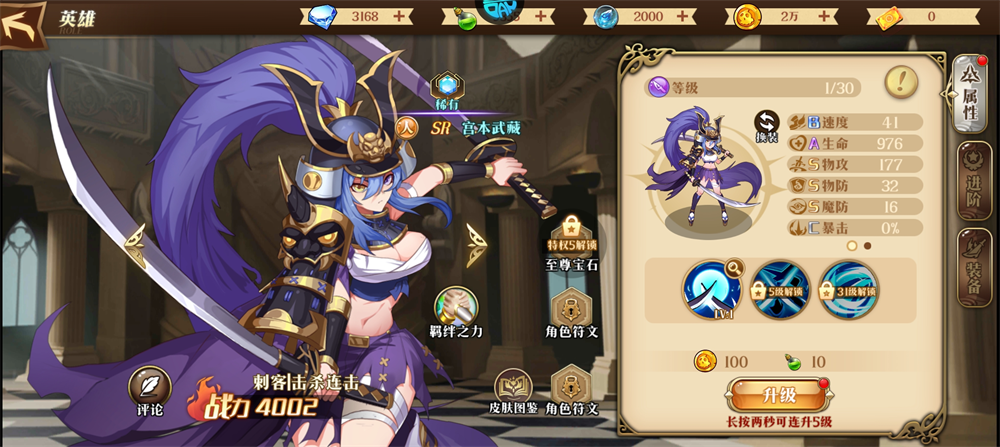Open the 皮肤图鉴 skin gallery
Screen dimensions: 1000x447
point(515,390)
